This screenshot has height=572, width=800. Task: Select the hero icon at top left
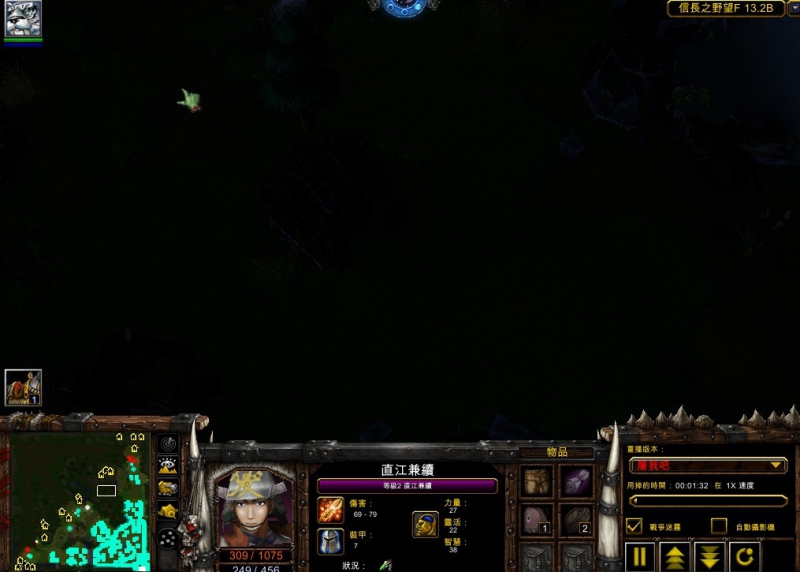(22, 19)
